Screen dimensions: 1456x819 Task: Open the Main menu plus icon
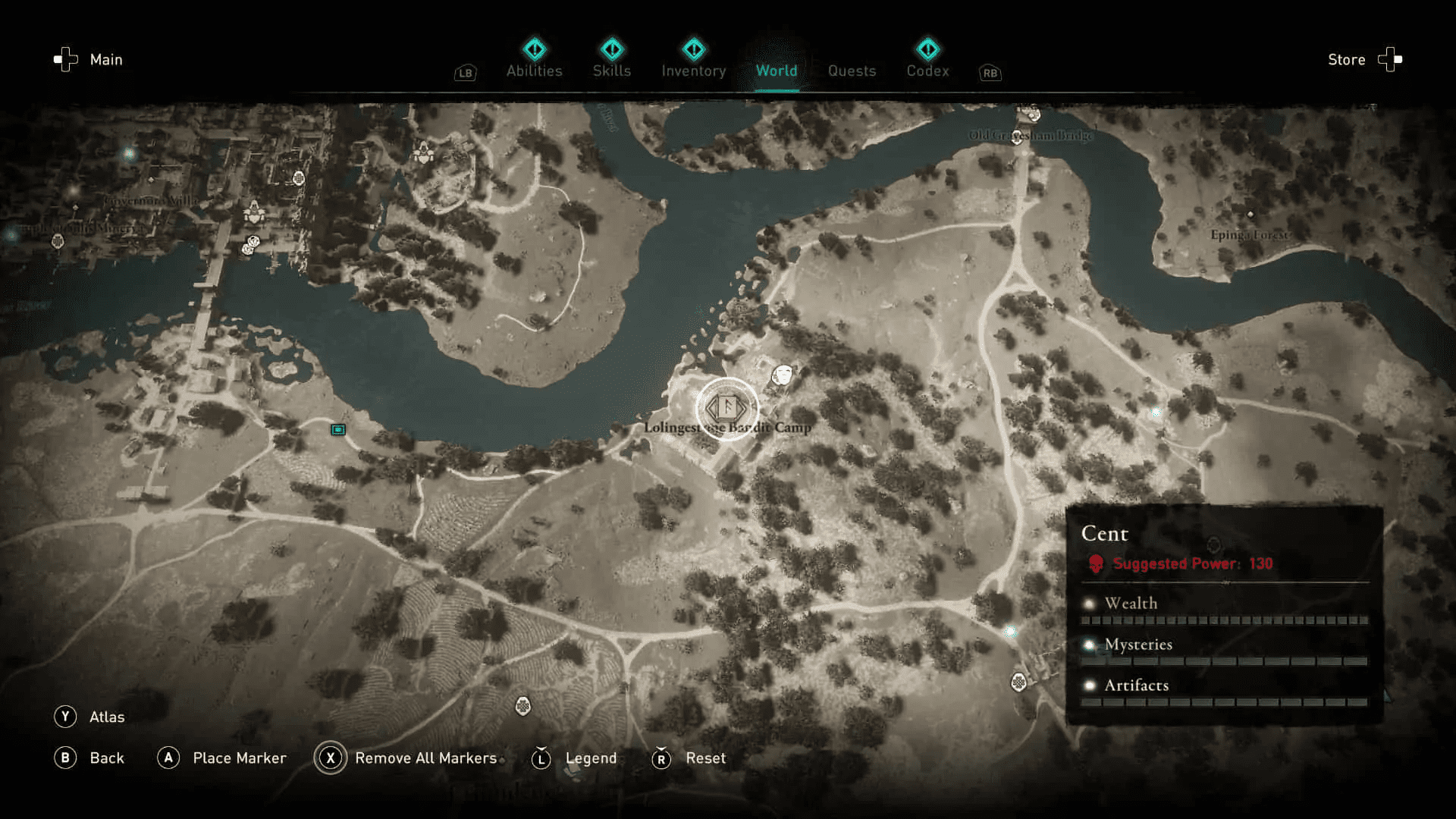click(x=64, y=59)
